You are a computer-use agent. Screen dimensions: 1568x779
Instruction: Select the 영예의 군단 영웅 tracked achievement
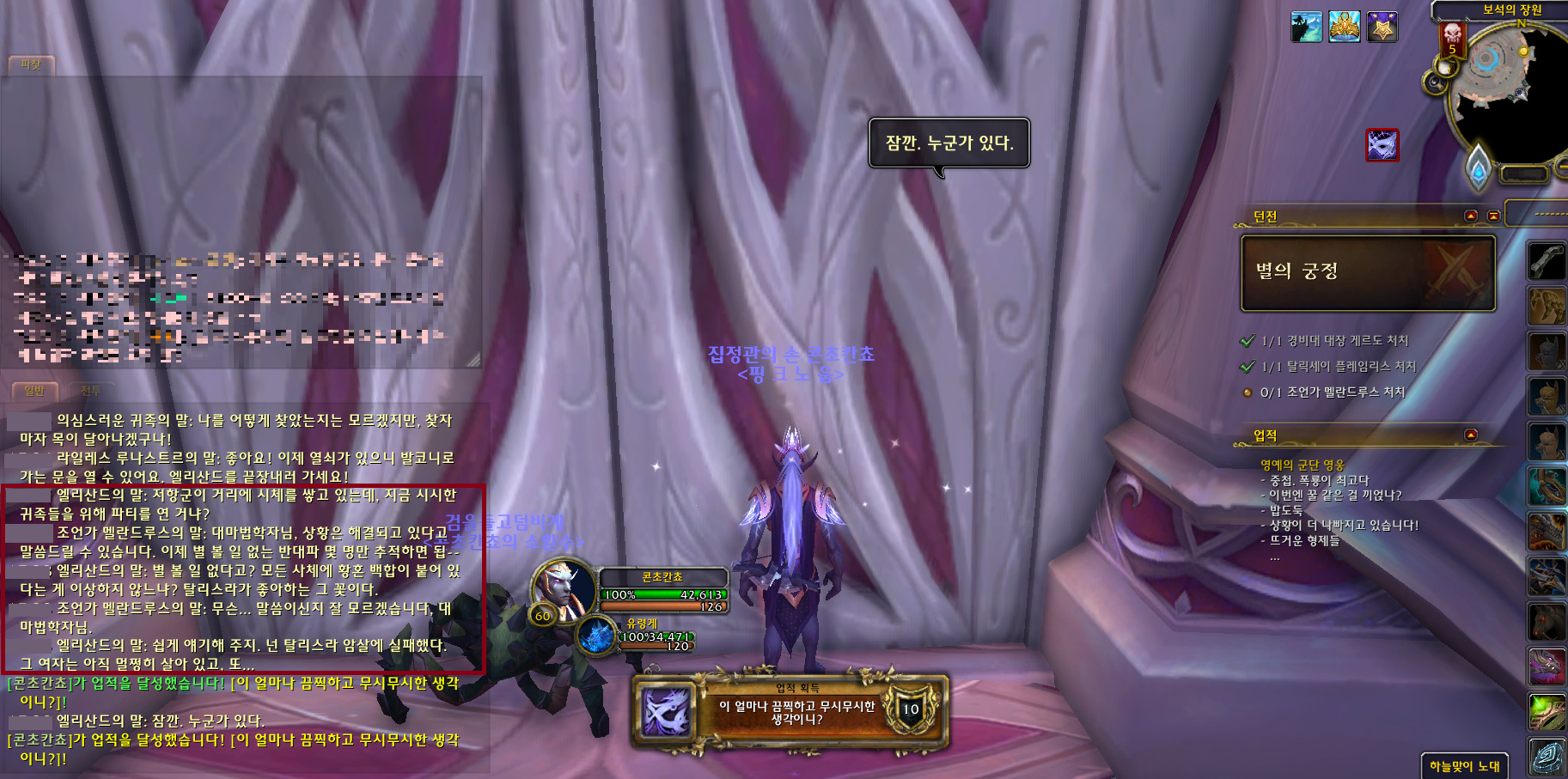pyautogui.click(x=1302, y=465)
